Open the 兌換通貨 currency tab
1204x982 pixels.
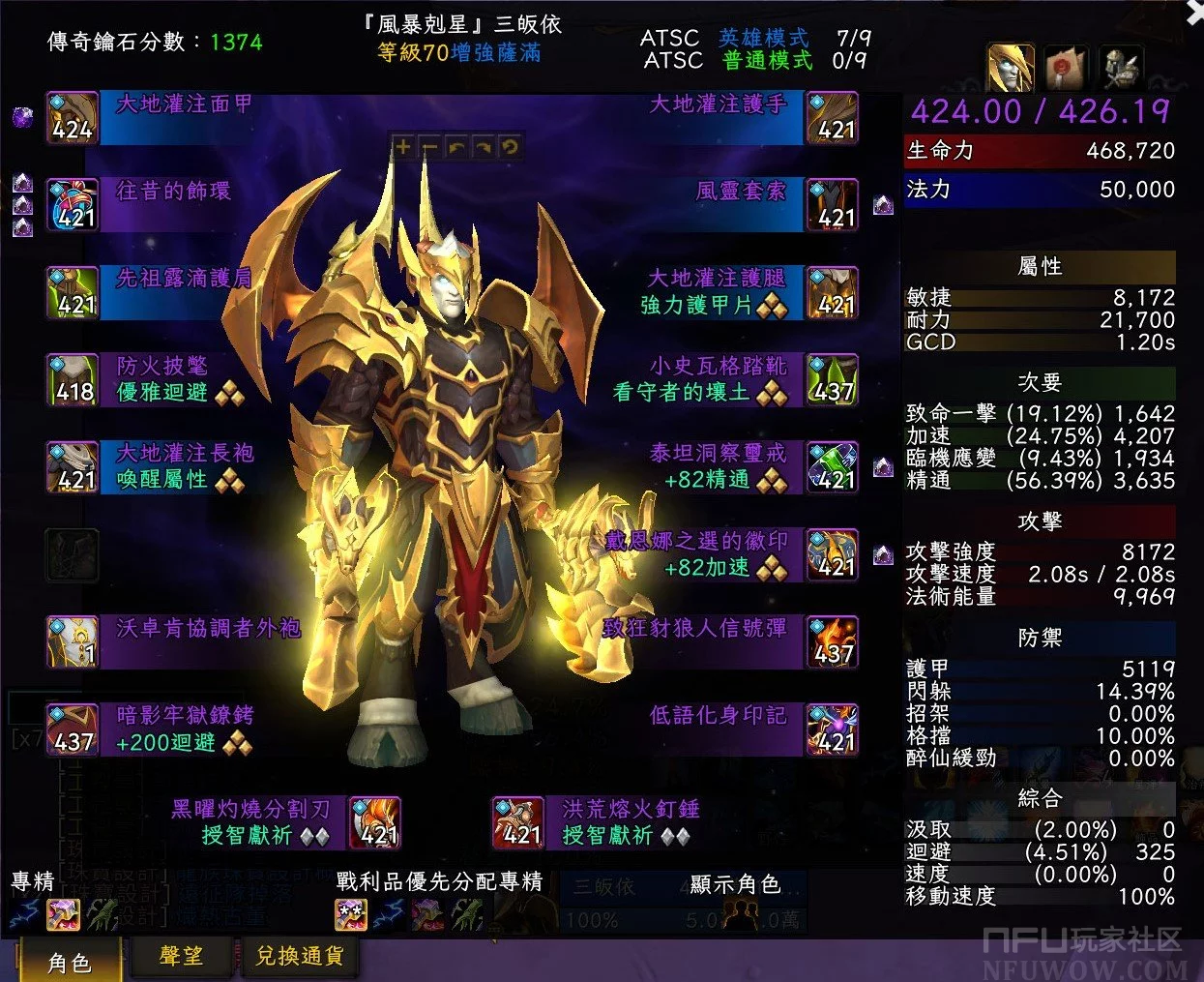tap(299, 956)
